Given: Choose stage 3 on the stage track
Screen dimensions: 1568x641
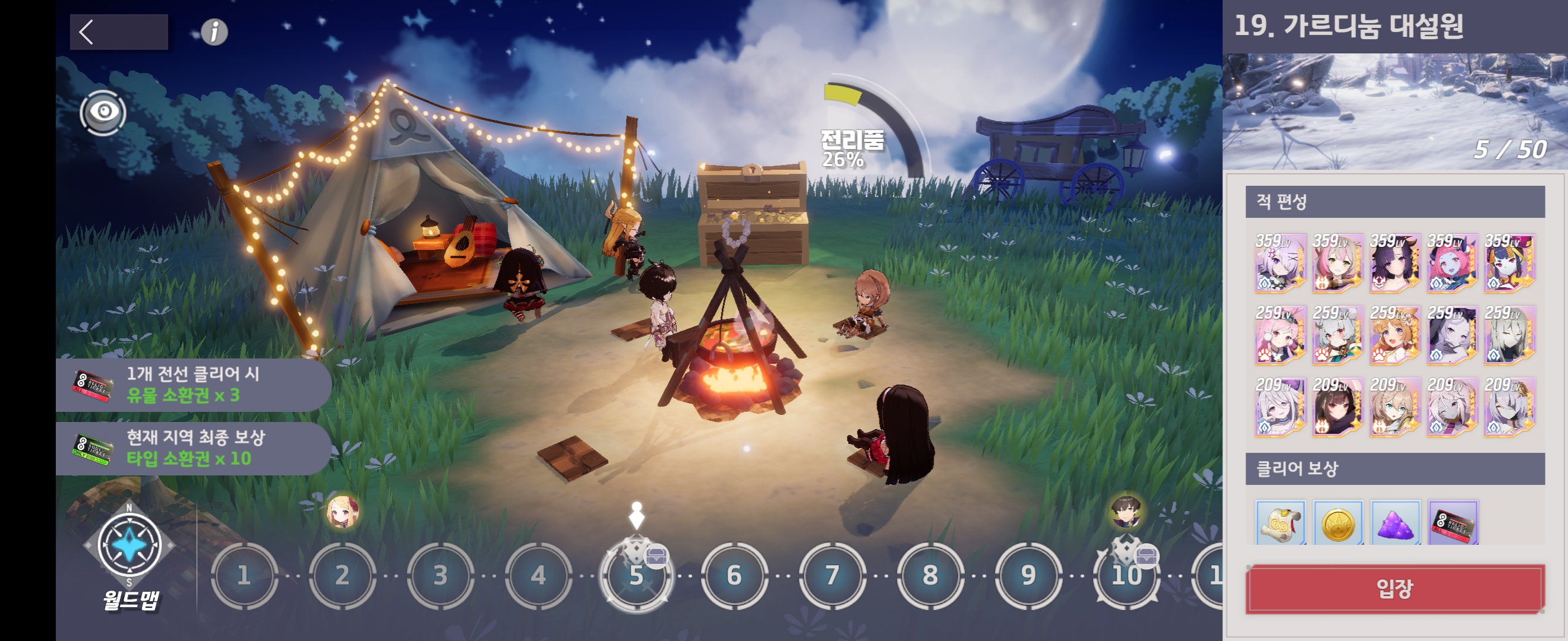Looking at the screenshot, I should click(x=440, y=575).
